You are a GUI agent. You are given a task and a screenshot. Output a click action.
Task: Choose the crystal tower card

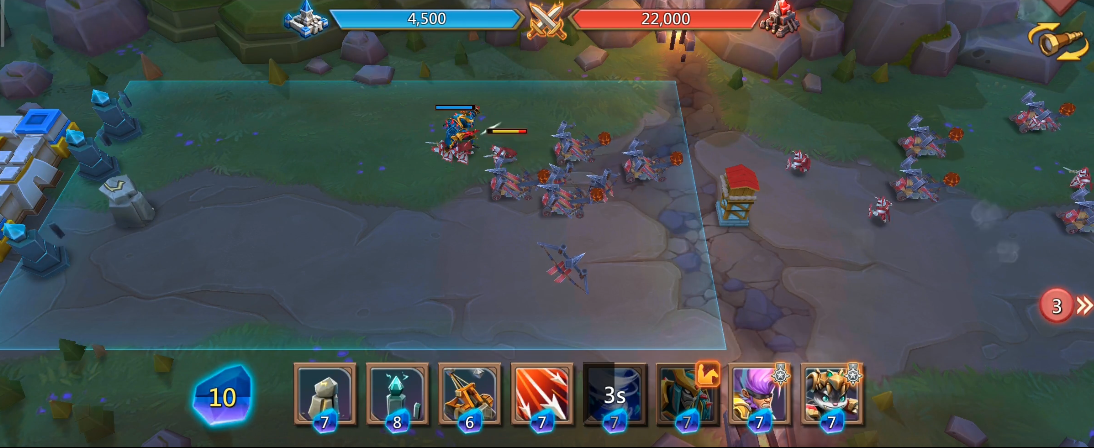(x=397, y=394)
